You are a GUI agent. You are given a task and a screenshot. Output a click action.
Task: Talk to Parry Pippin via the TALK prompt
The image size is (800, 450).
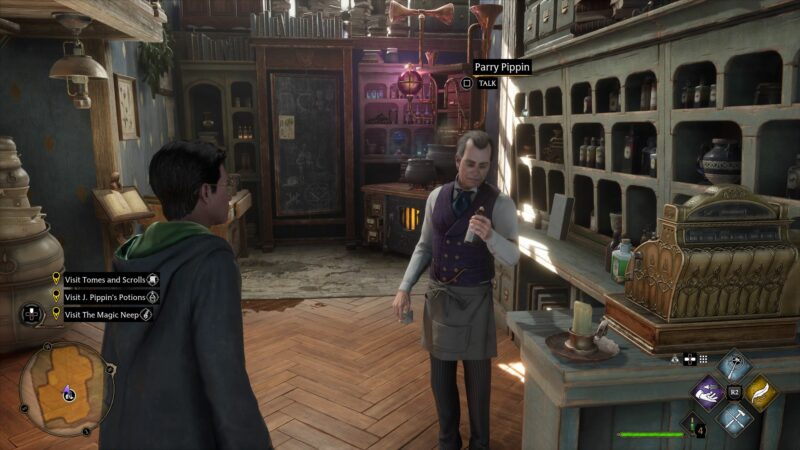[487, 85]
